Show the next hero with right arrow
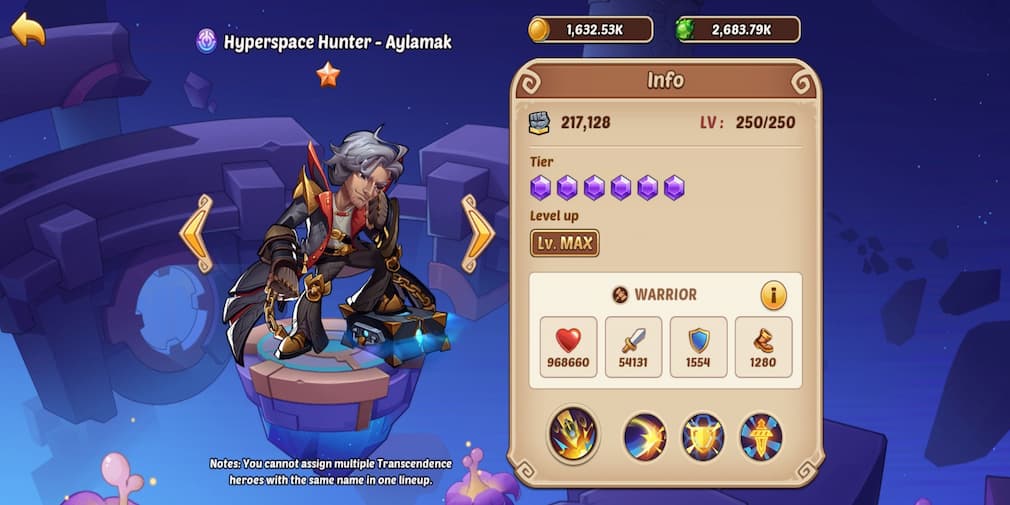The image size is (1010, 505). pos(477,233)
